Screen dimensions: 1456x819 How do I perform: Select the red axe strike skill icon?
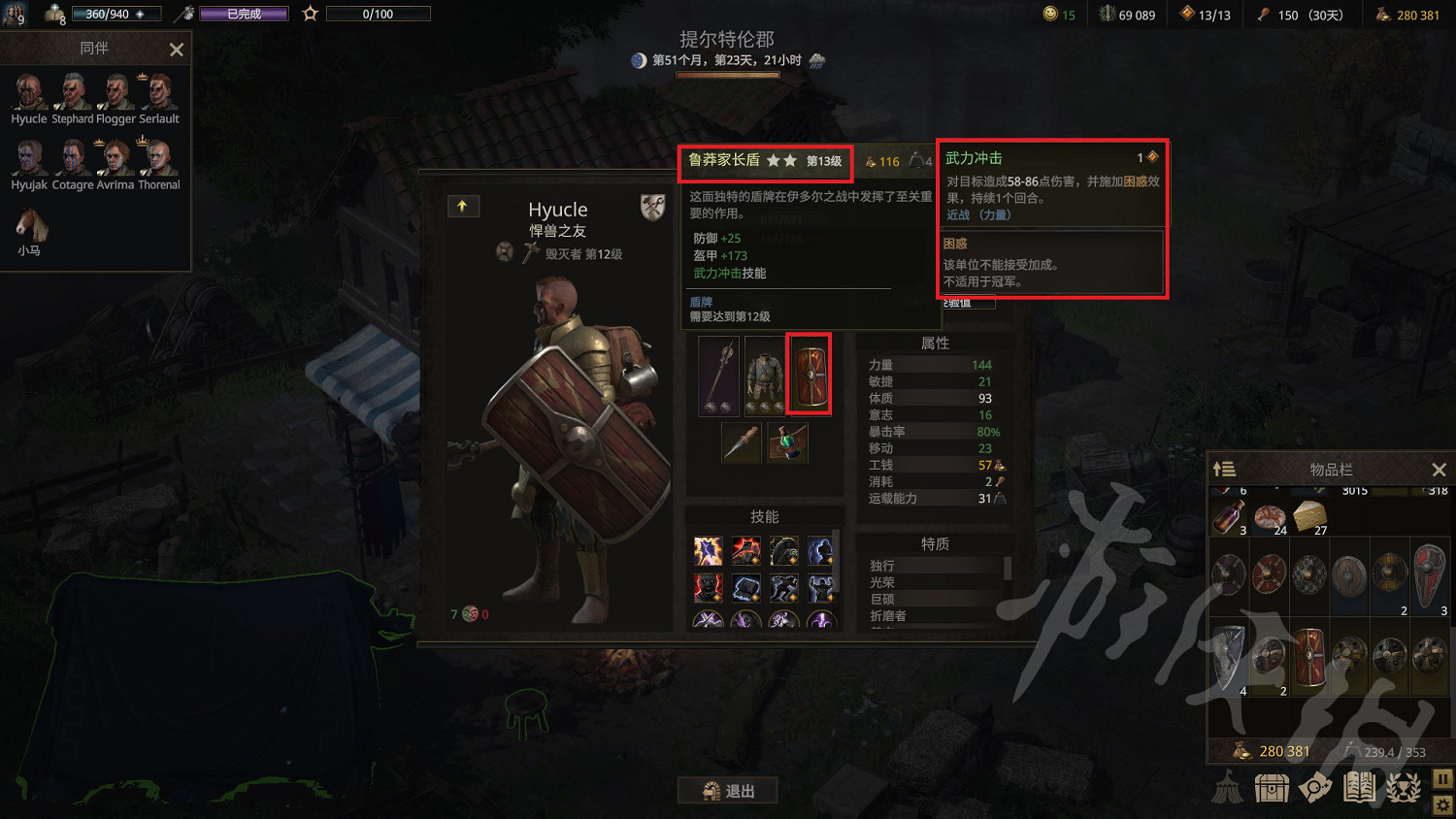(x=745, y=550)
